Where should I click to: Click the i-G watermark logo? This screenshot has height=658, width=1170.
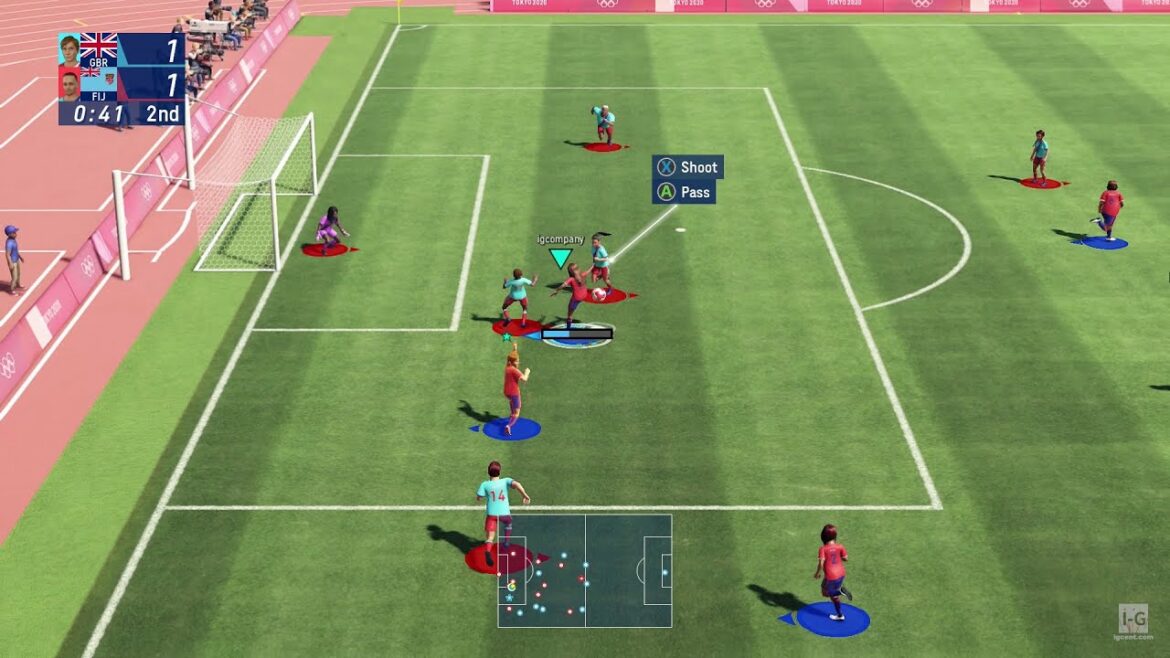(1132, 618)
